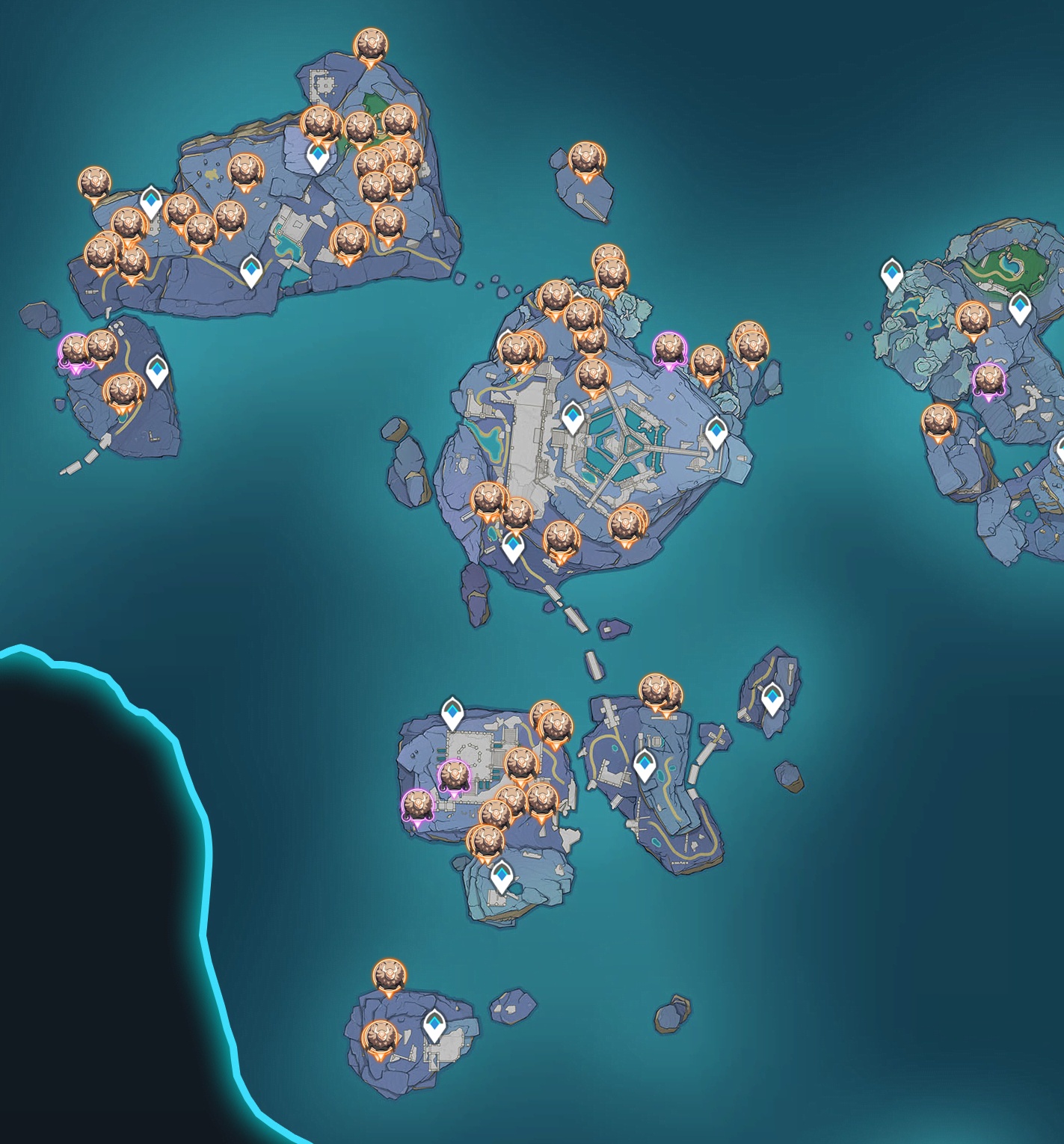Image resolution: width=1064 pixels, height=1144 pixels.
Task: Select the waypoint on the pale rocky southern outcrop
Action: coord(501,876)
